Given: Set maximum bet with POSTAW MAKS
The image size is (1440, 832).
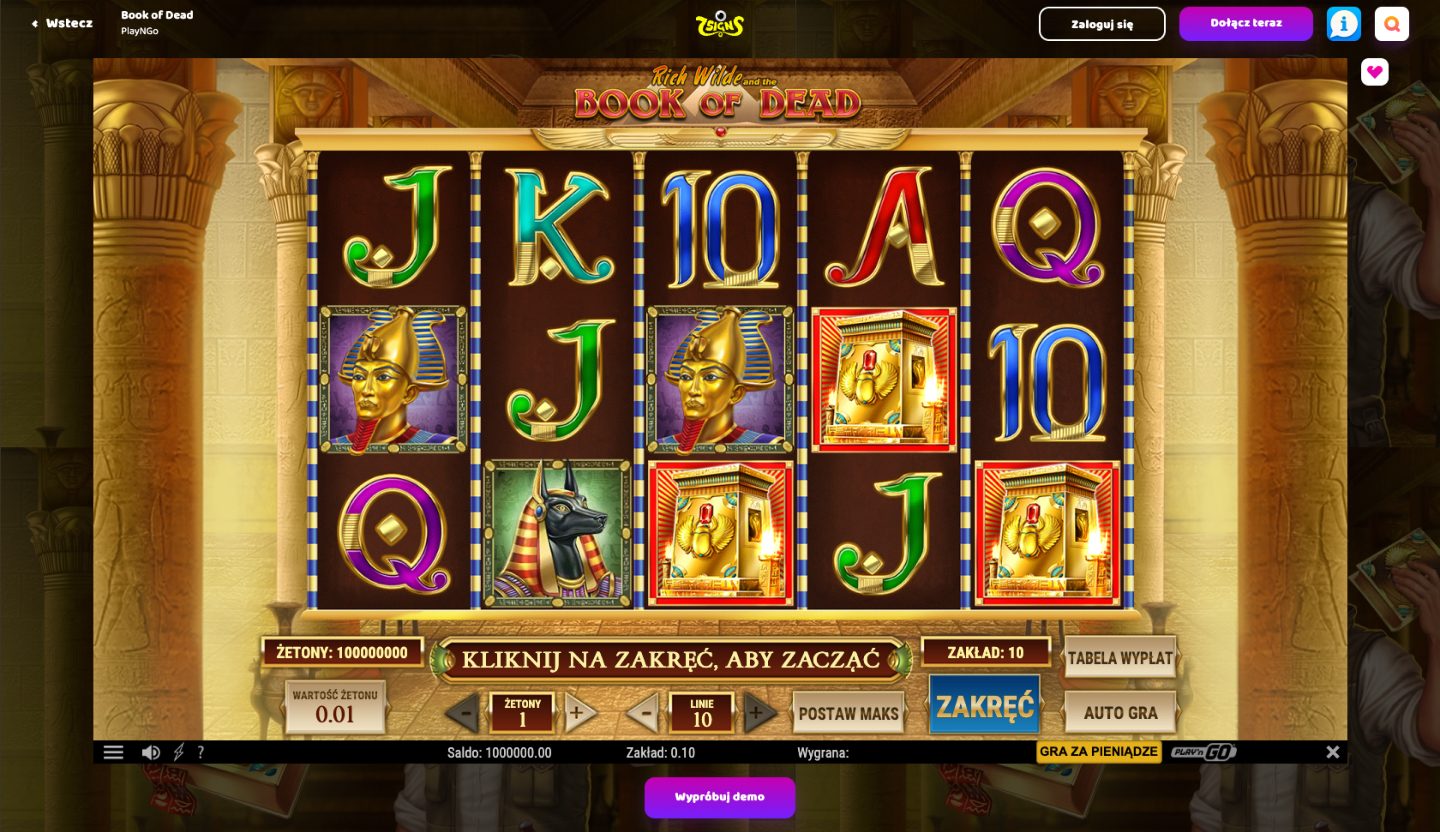Looking at the screenshot, I should click(x=848, y=712).
